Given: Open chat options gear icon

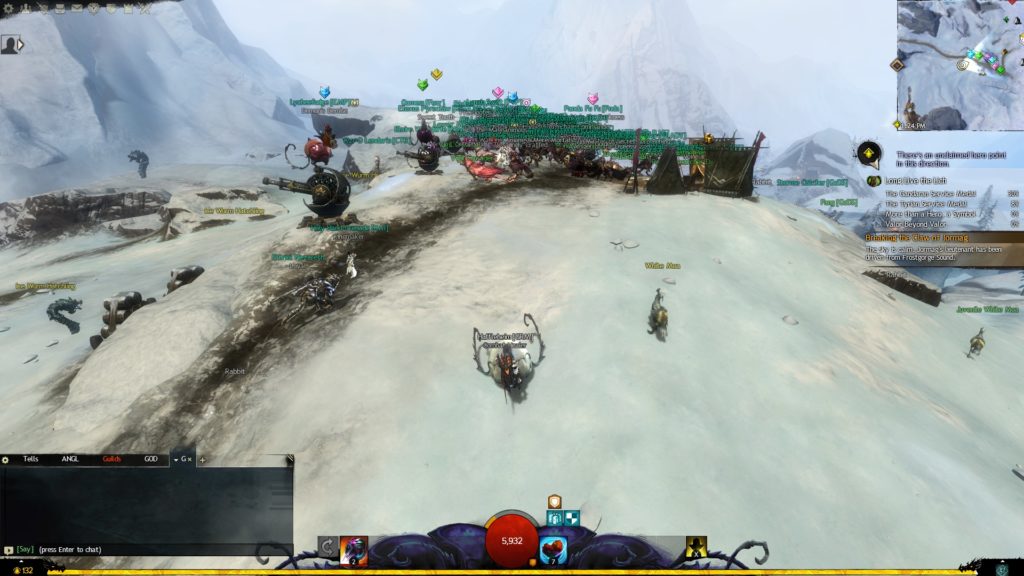Looking at the screenshot, I should click(6, 459).
